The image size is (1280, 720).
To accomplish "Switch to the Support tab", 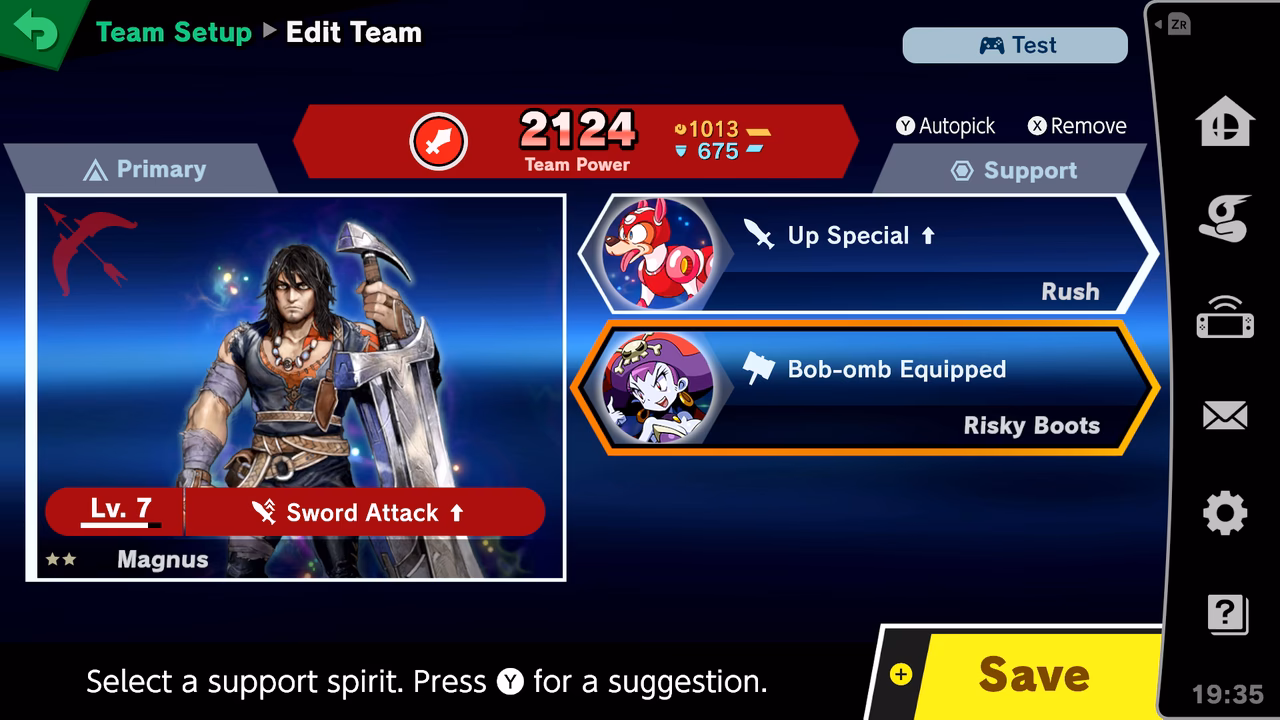I will [1014, 170].
